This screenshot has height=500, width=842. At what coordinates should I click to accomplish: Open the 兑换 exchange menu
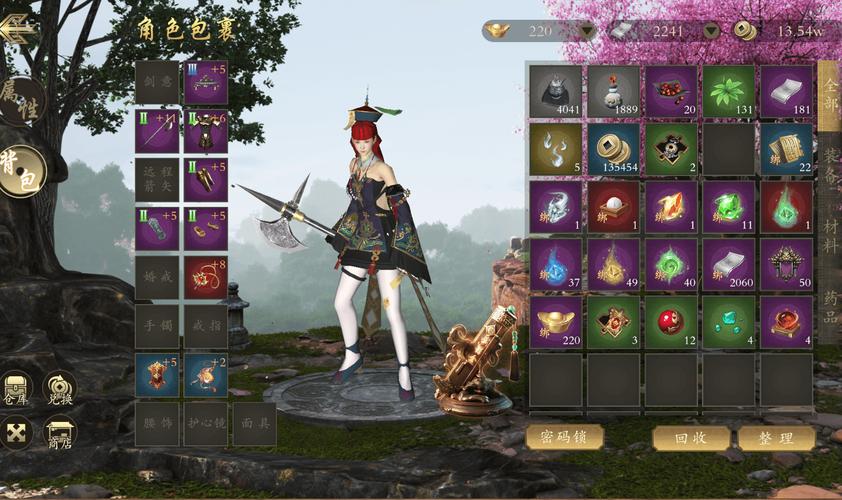(59, 389)
